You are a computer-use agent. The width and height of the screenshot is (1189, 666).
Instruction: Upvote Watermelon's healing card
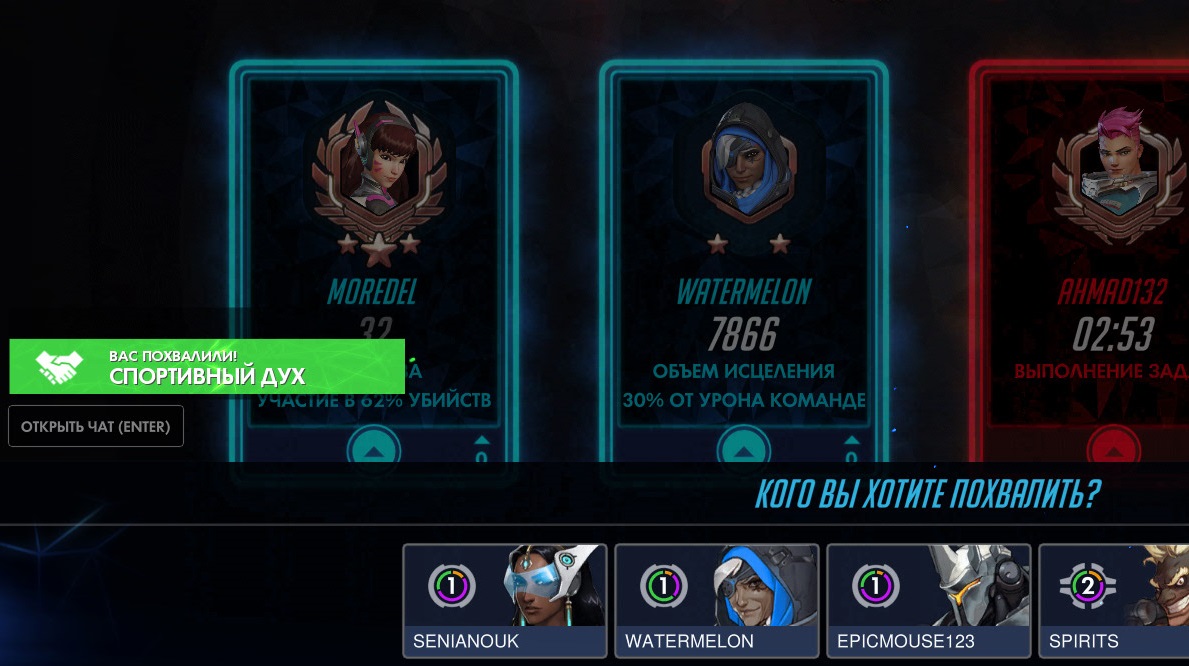tap(742, 450)
